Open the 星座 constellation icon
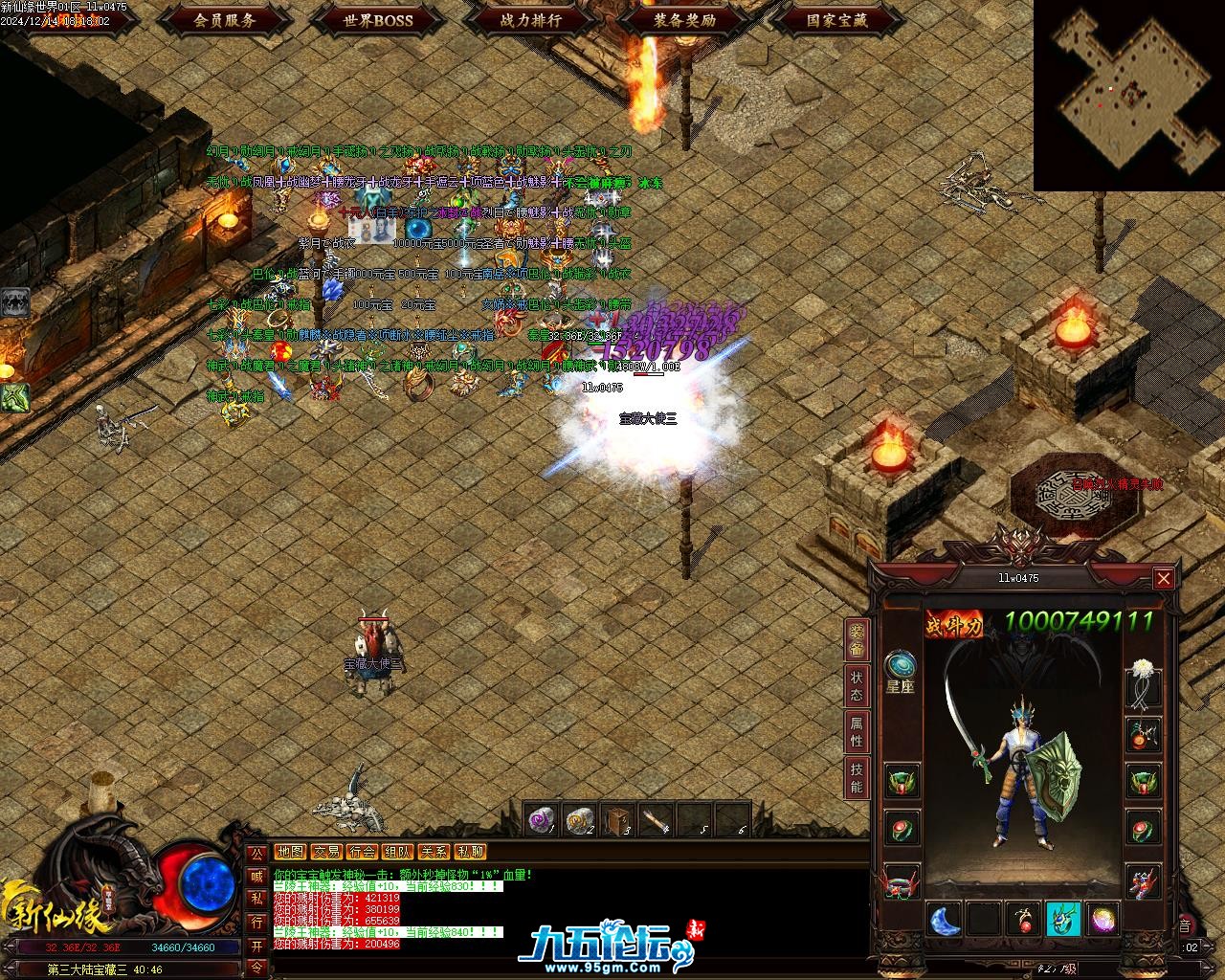This screenshot has height=980, width=1225. (900, 671)
